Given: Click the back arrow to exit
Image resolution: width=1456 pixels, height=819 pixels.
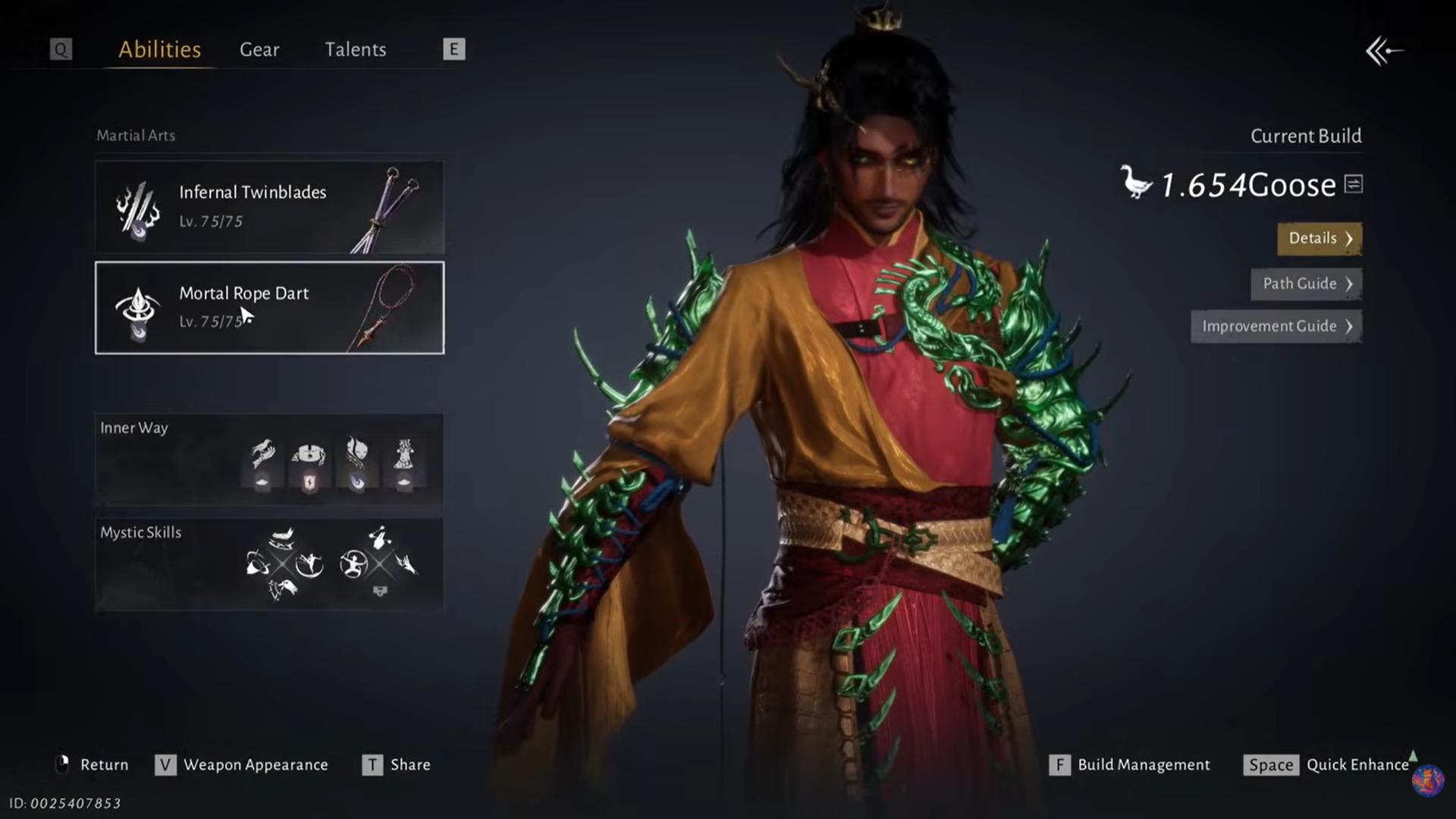Looking at the screenshot, I should (x=1384, y=52).
